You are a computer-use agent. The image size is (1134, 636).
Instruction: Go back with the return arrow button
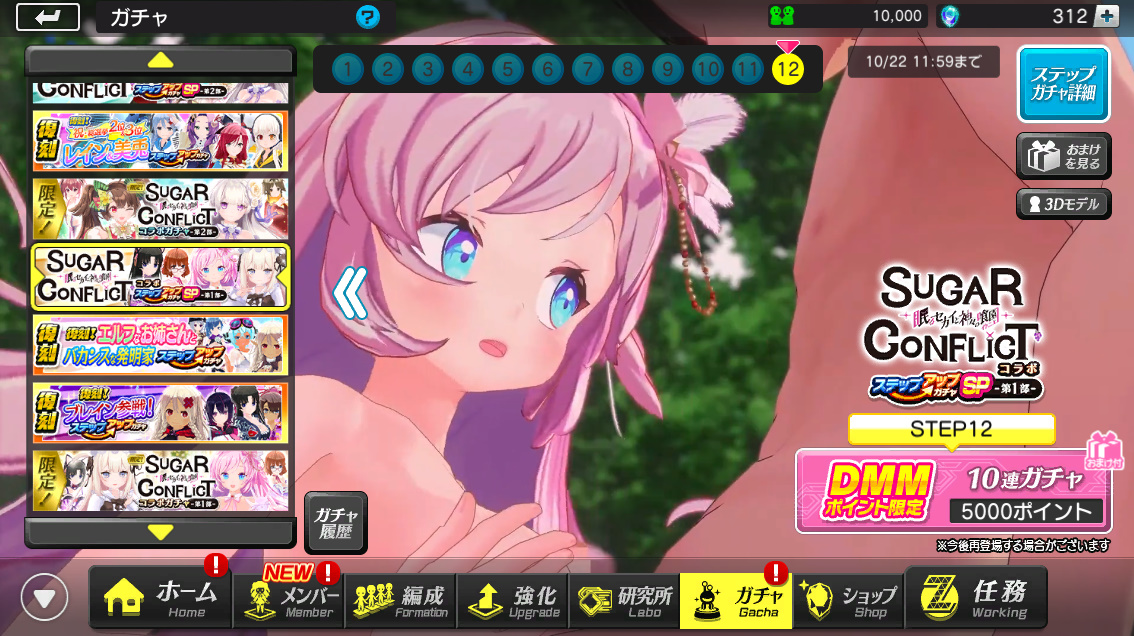47,17
